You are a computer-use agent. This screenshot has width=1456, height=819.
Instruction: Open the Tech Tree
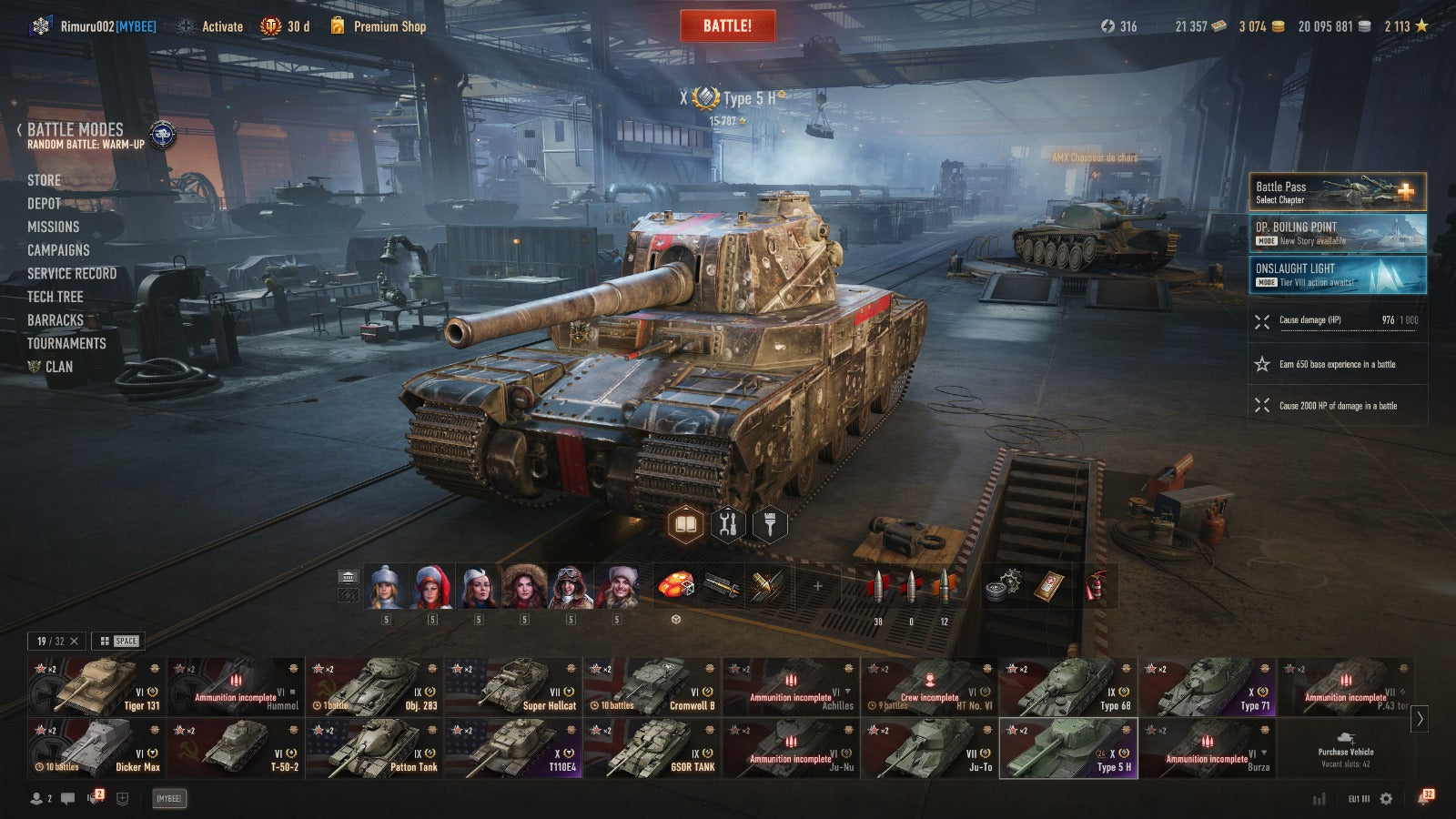coord(55,297)
